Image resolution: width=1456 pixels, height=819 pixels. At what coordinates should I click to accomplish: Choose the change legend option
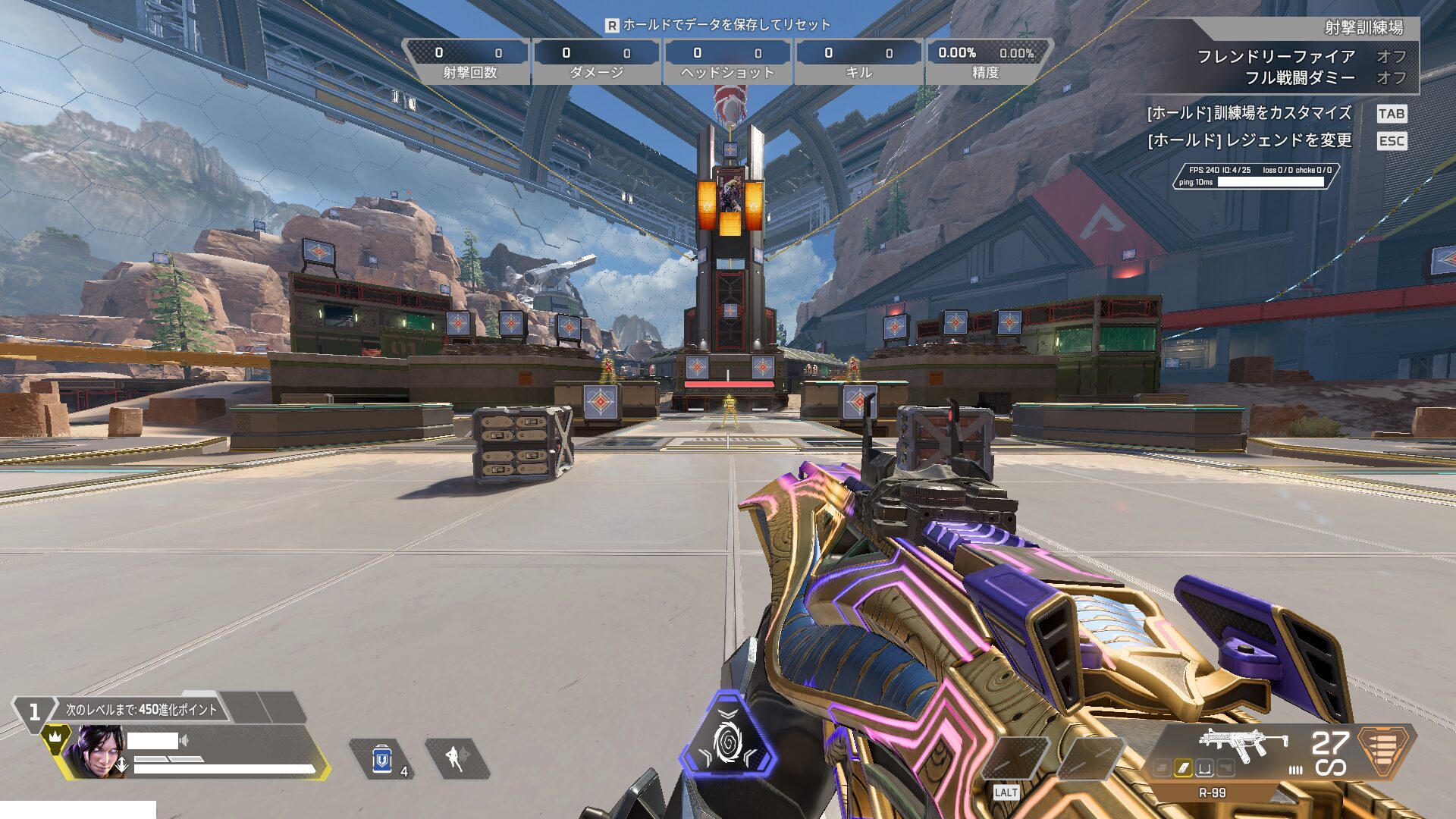(1249, 141)
